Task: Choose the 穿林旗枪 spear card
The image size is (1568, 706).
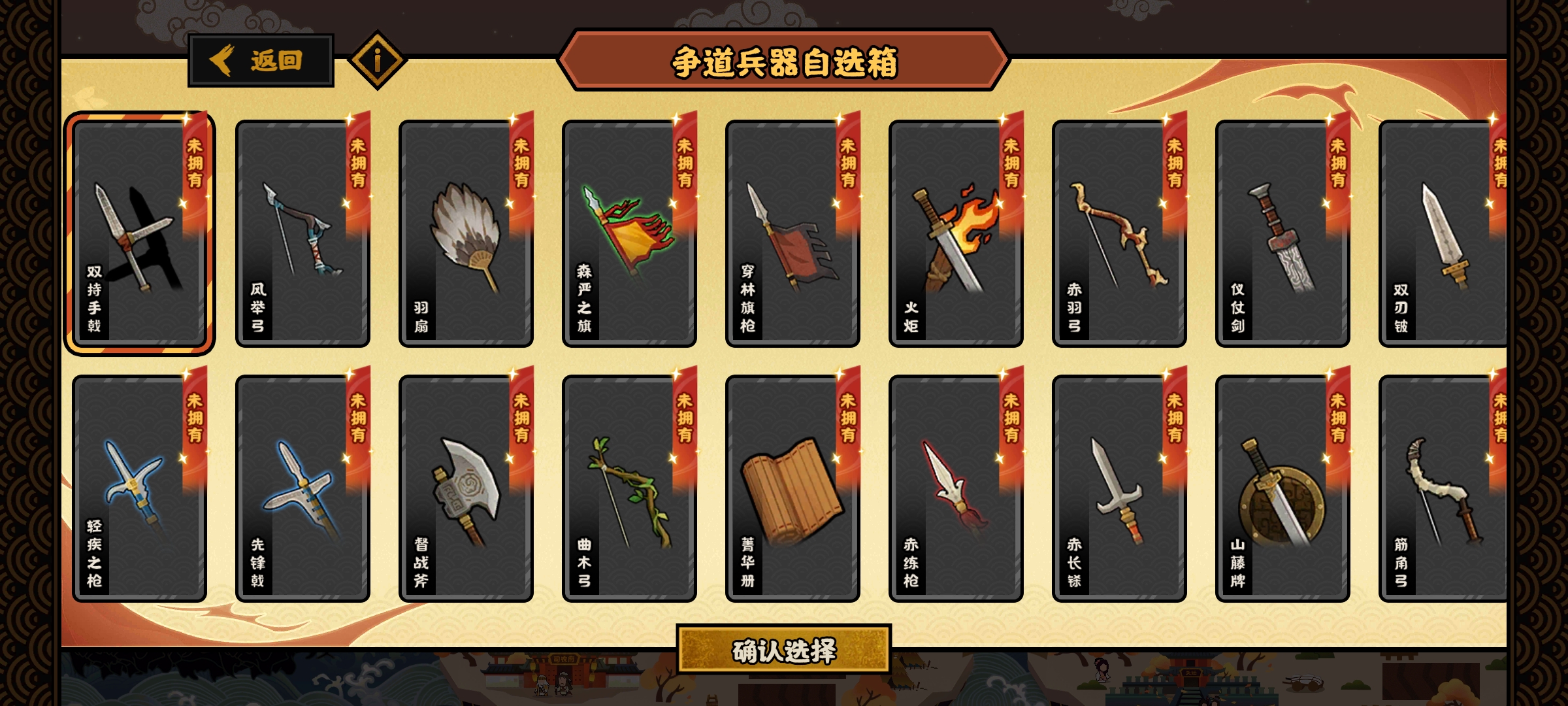Action: [792, 233]
